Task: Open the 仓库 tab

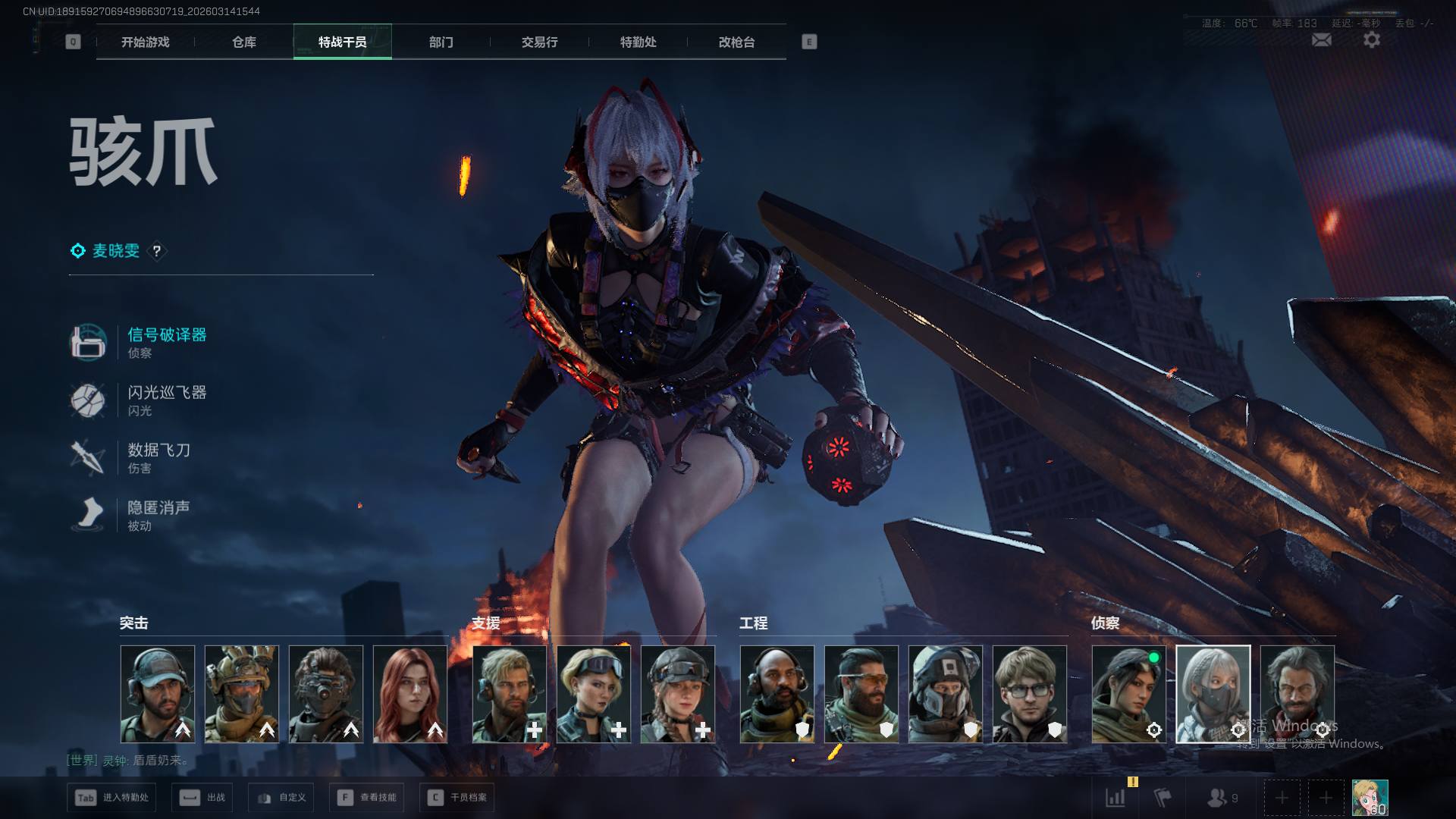Action: (x=244, y=42)
